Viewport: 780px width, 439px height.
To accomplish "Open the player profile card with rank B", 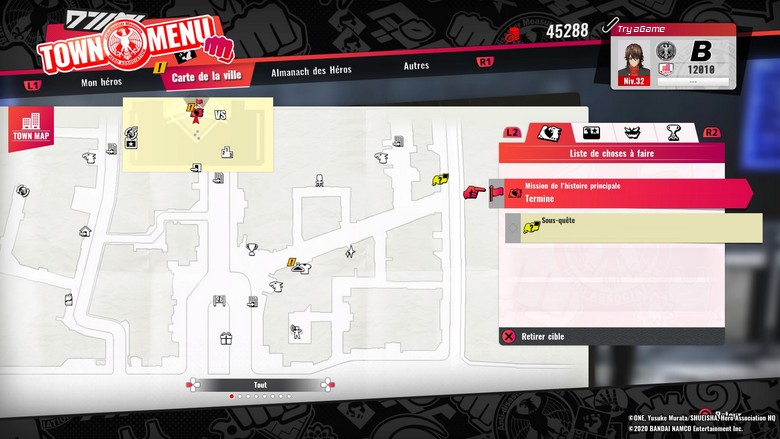I will (672, 56).
